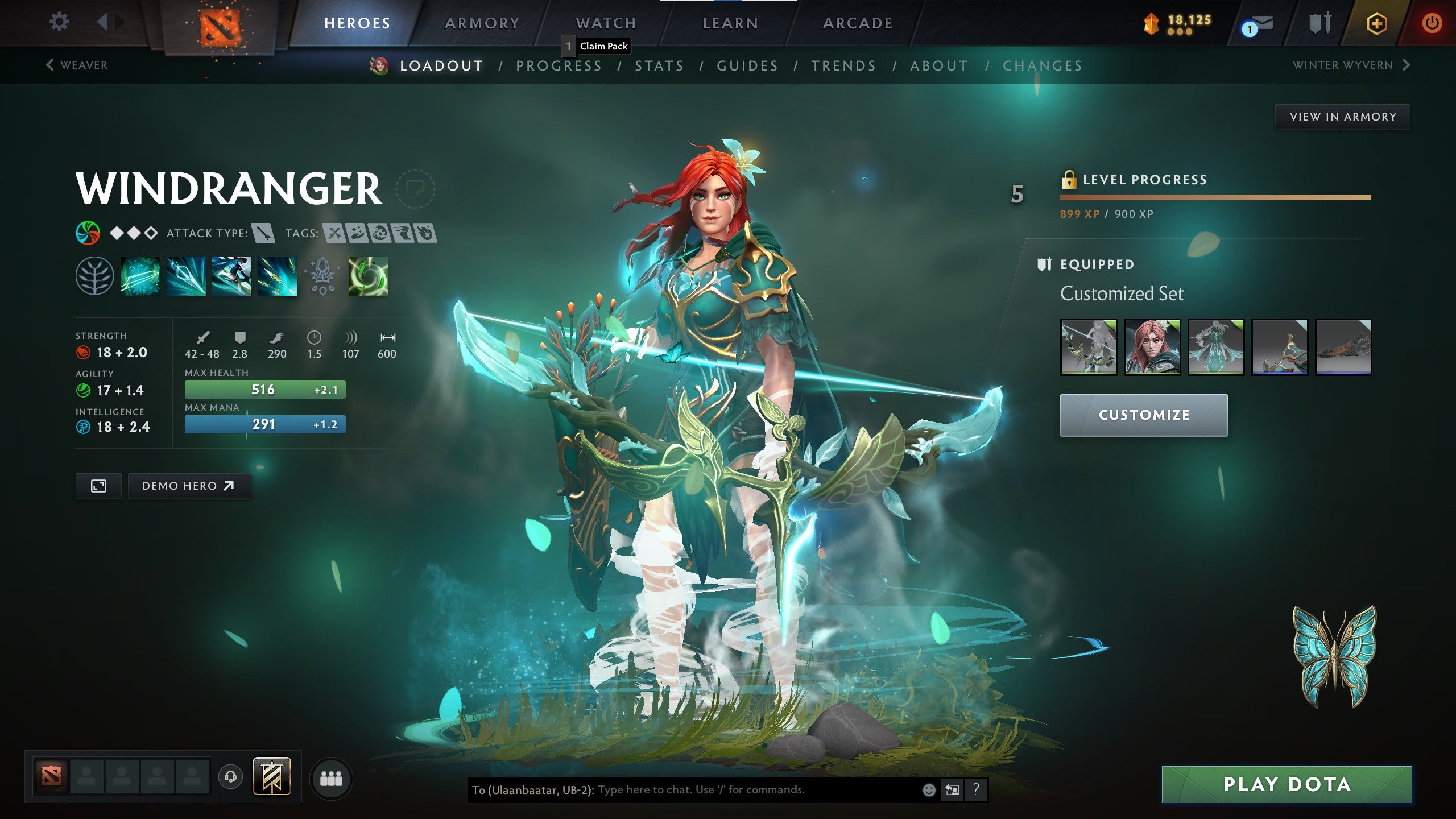Select the equipped pink-haired head item

pyautogui.click(x=1152, y=347)
